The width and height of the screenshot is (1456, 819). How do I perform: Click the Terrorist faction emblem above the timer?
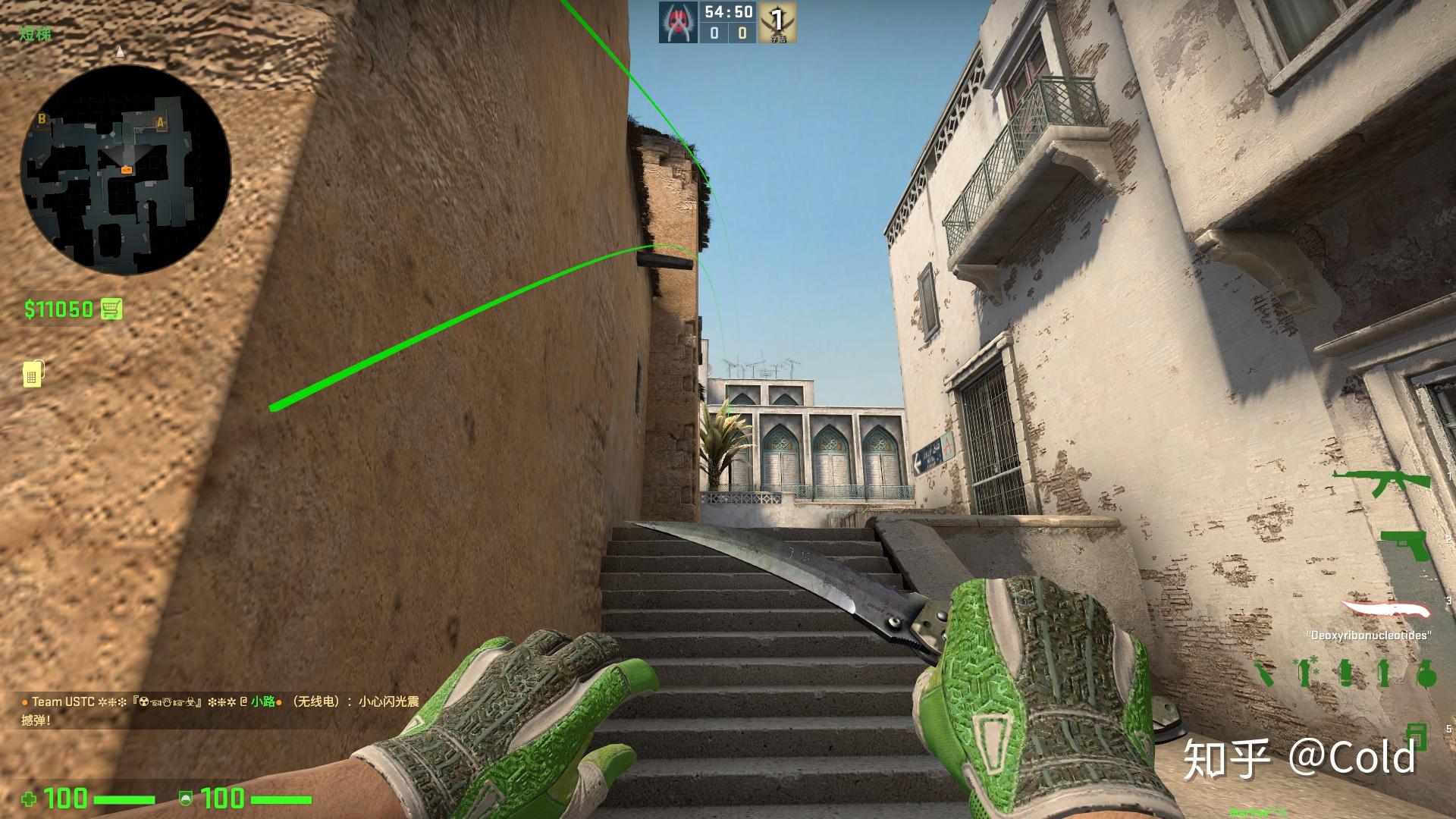[x=677, y=21]
